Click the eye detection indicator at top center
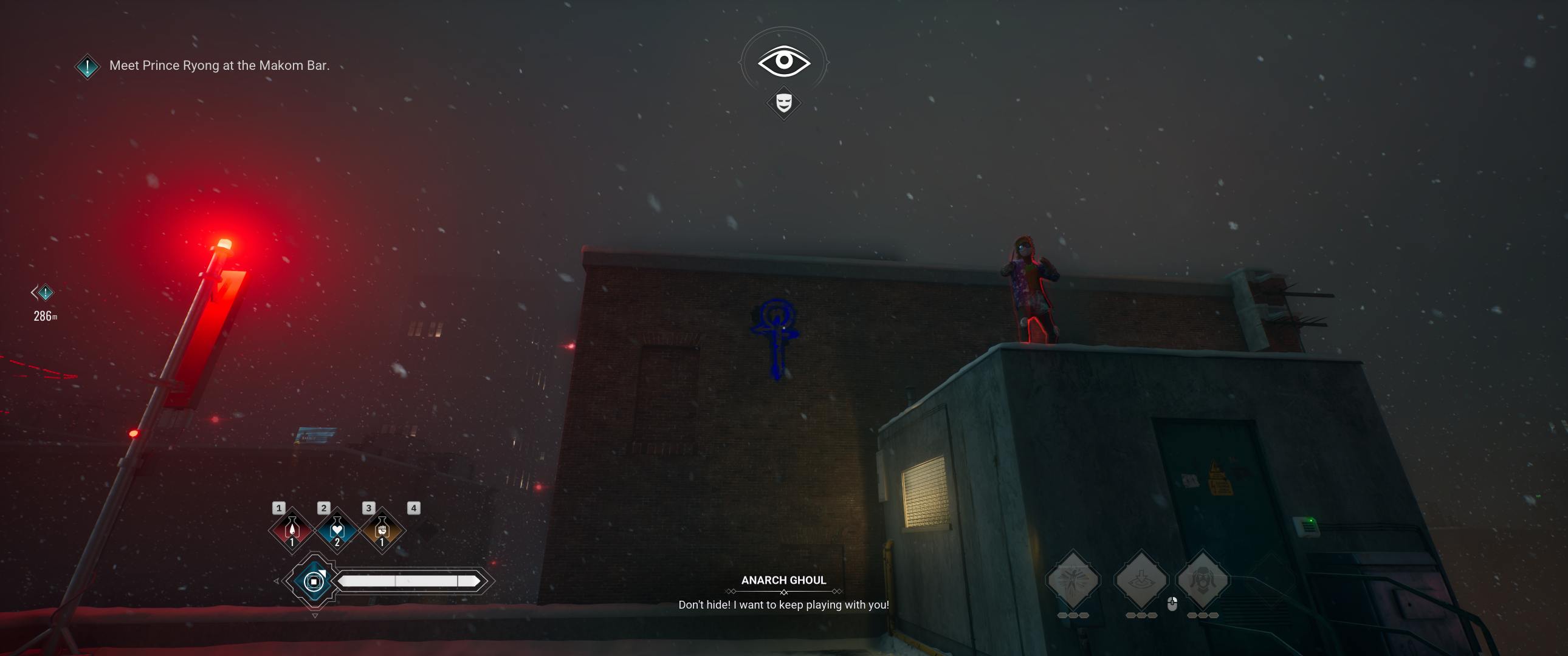Screen dimensions: 1568x656 (x=784, y=61)
